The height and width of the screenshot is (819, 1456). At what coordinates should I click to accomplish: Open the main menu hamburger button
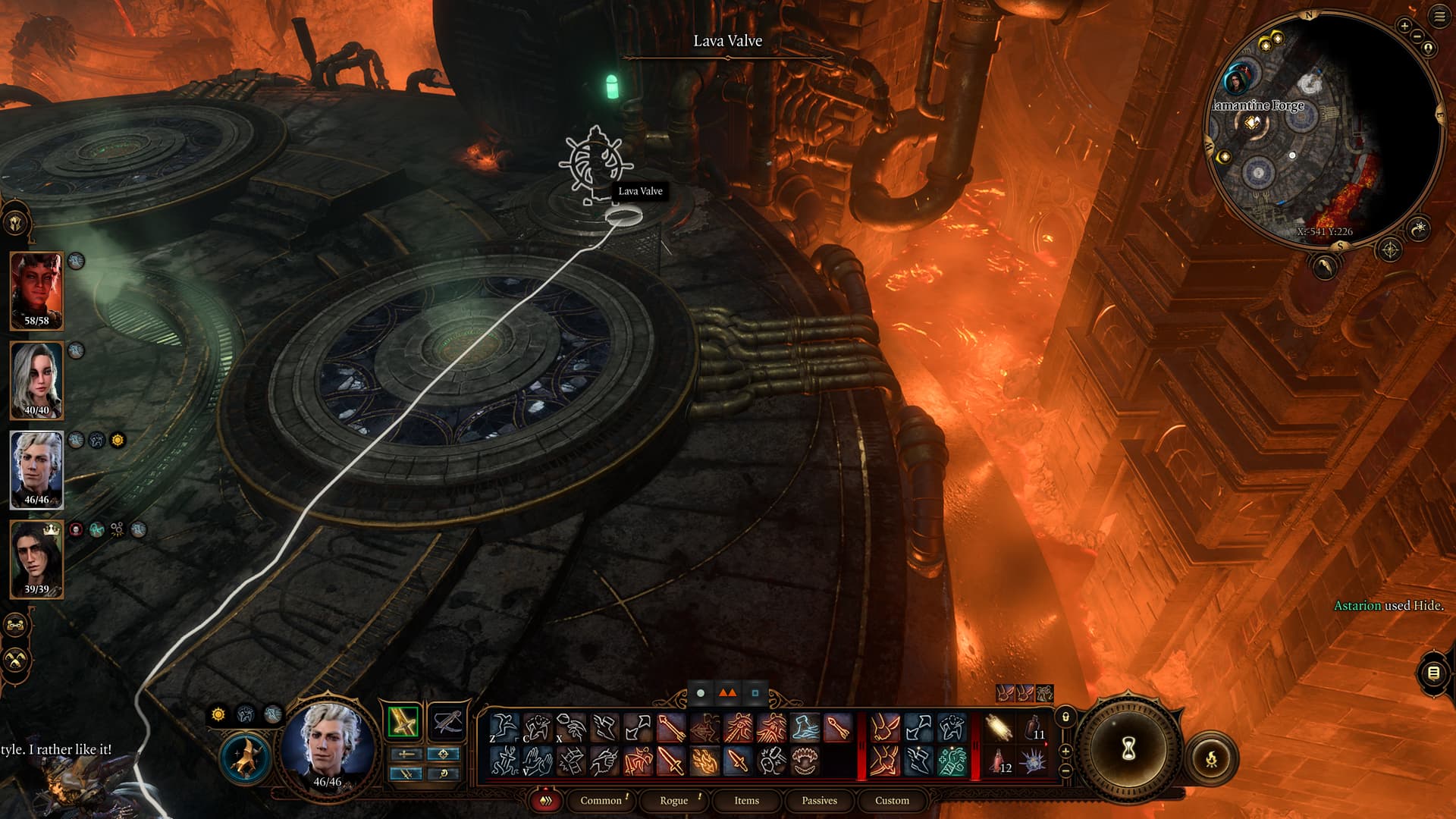click(x=1439, y=17)
